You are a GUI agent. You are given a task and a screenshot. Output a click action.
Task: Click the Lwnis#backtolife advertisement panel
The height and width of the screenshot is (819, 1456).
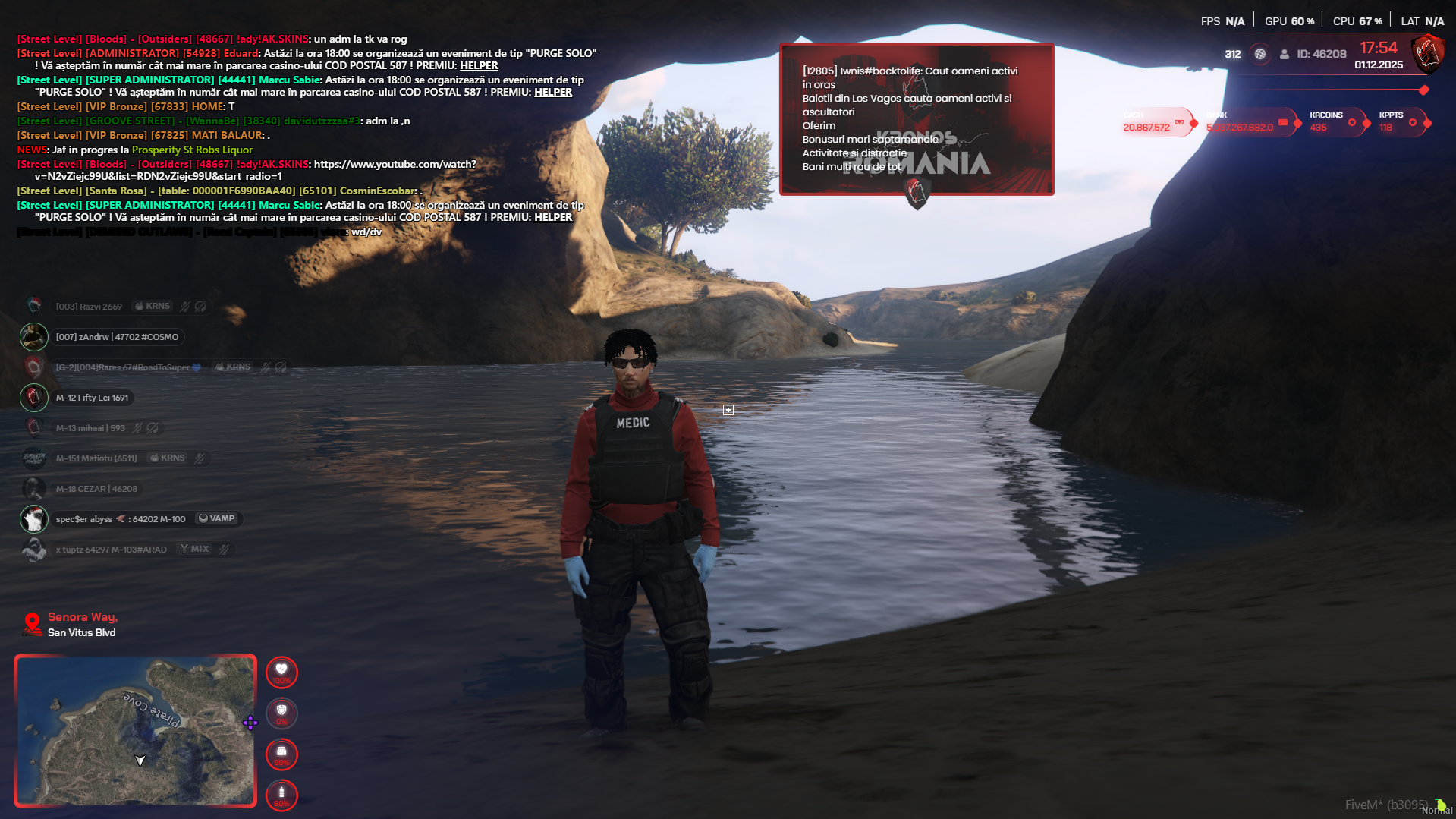tap(917, 119)
